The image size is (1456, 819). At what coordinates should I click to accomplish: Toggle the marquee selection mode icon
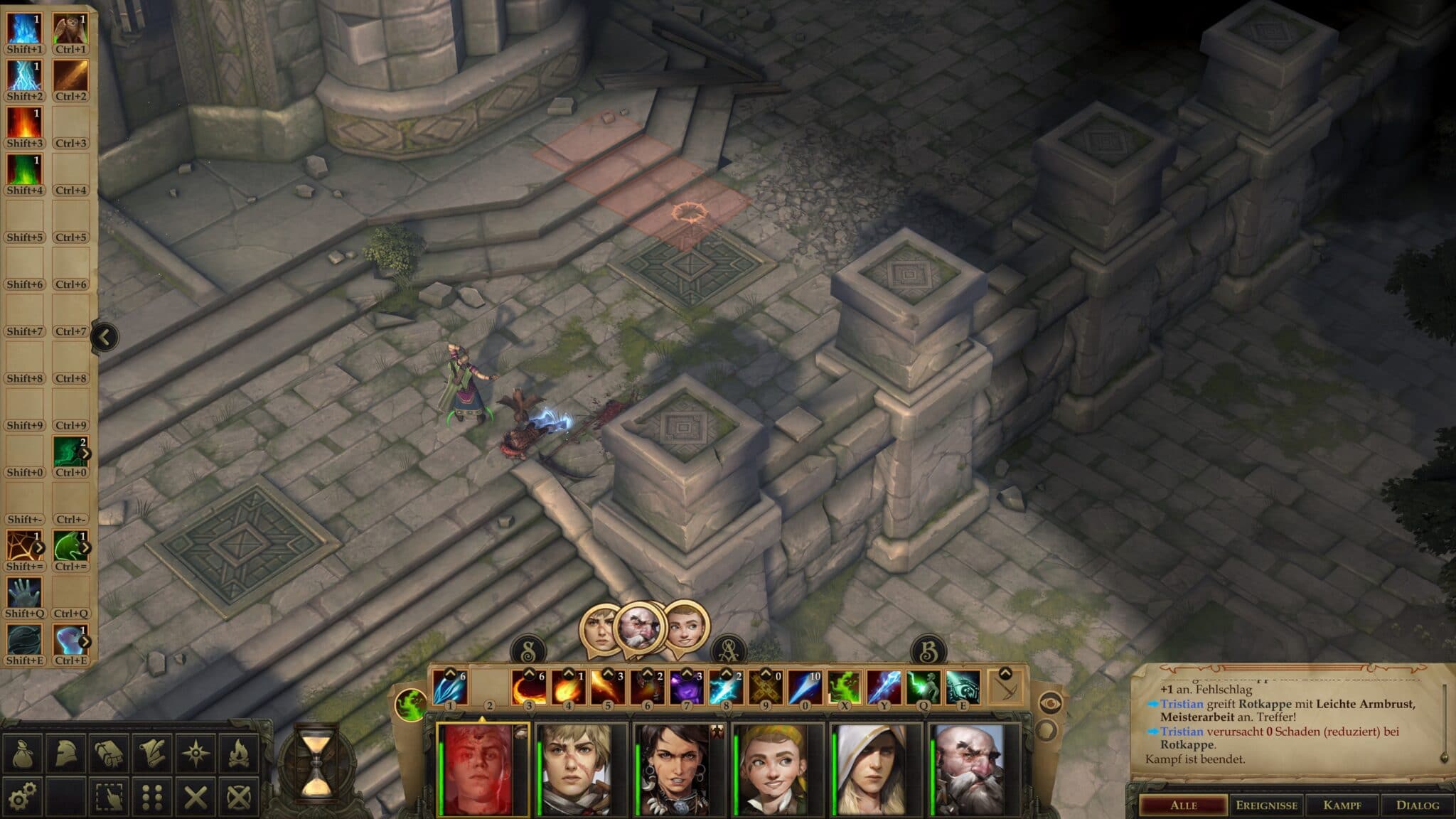(109, 797)
